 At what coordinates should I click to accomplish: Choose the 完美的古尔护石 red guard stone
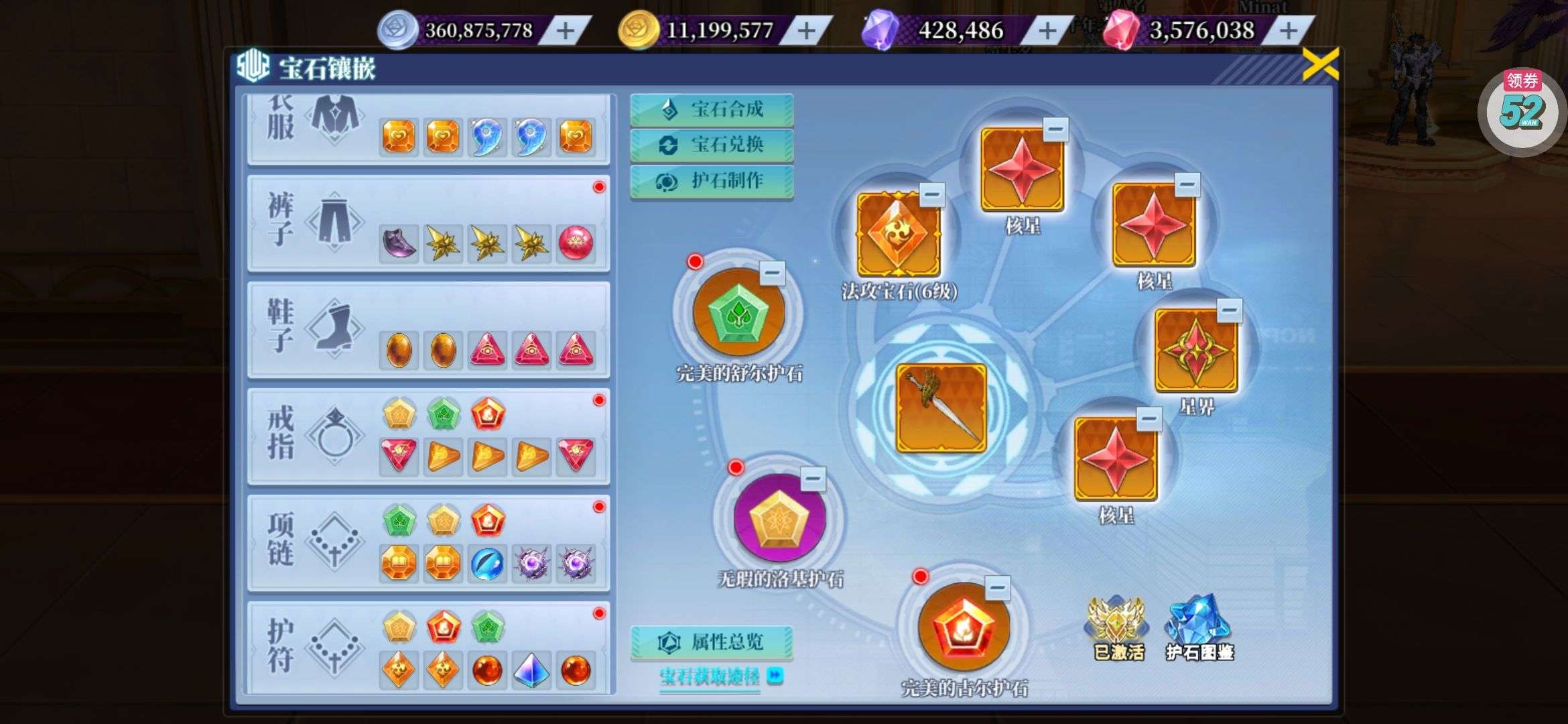[964, 627]
